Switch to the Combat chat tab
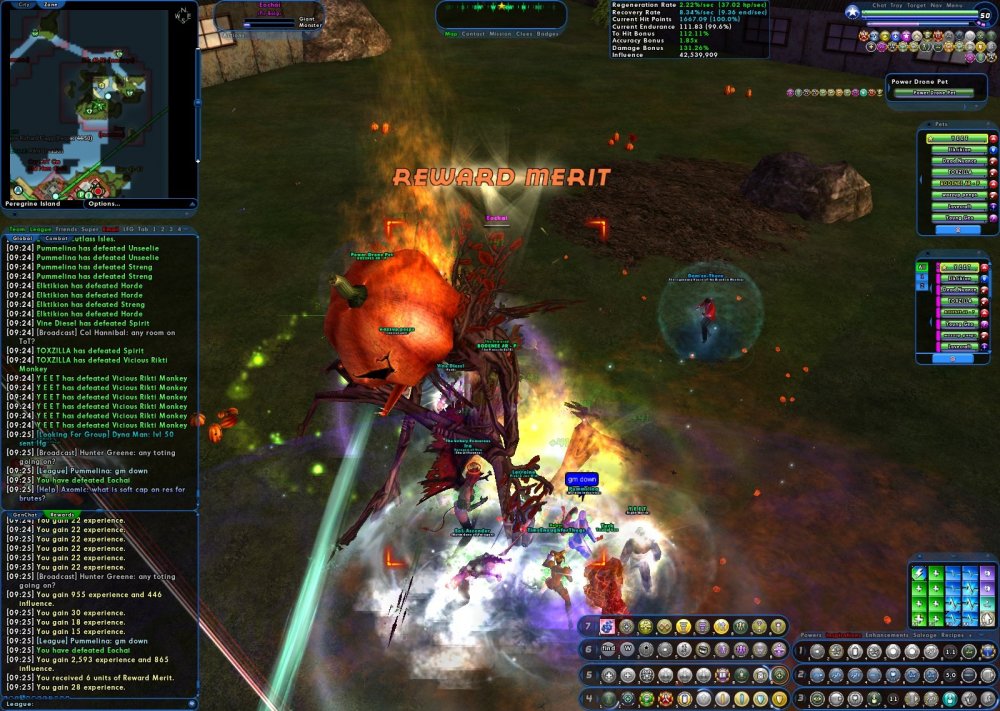The height and width of the screenshot is (711, 1000). pyautogui.click(x=57, y=239)
